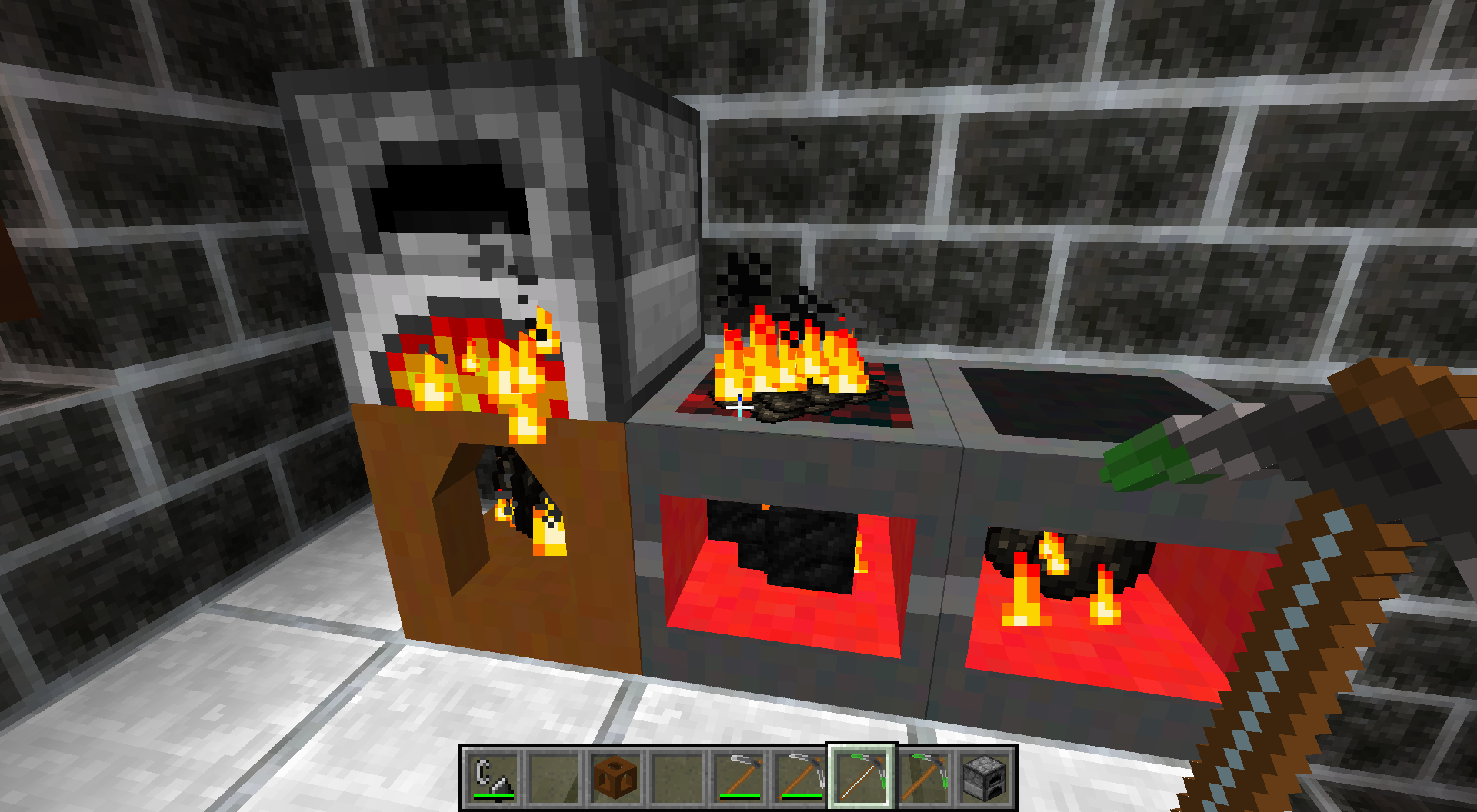Switch to the unselected green-tipped pickaxe slot
The width and height of the screenshot is (1477, 812).
pyautogui.click(x=924, y=777)
